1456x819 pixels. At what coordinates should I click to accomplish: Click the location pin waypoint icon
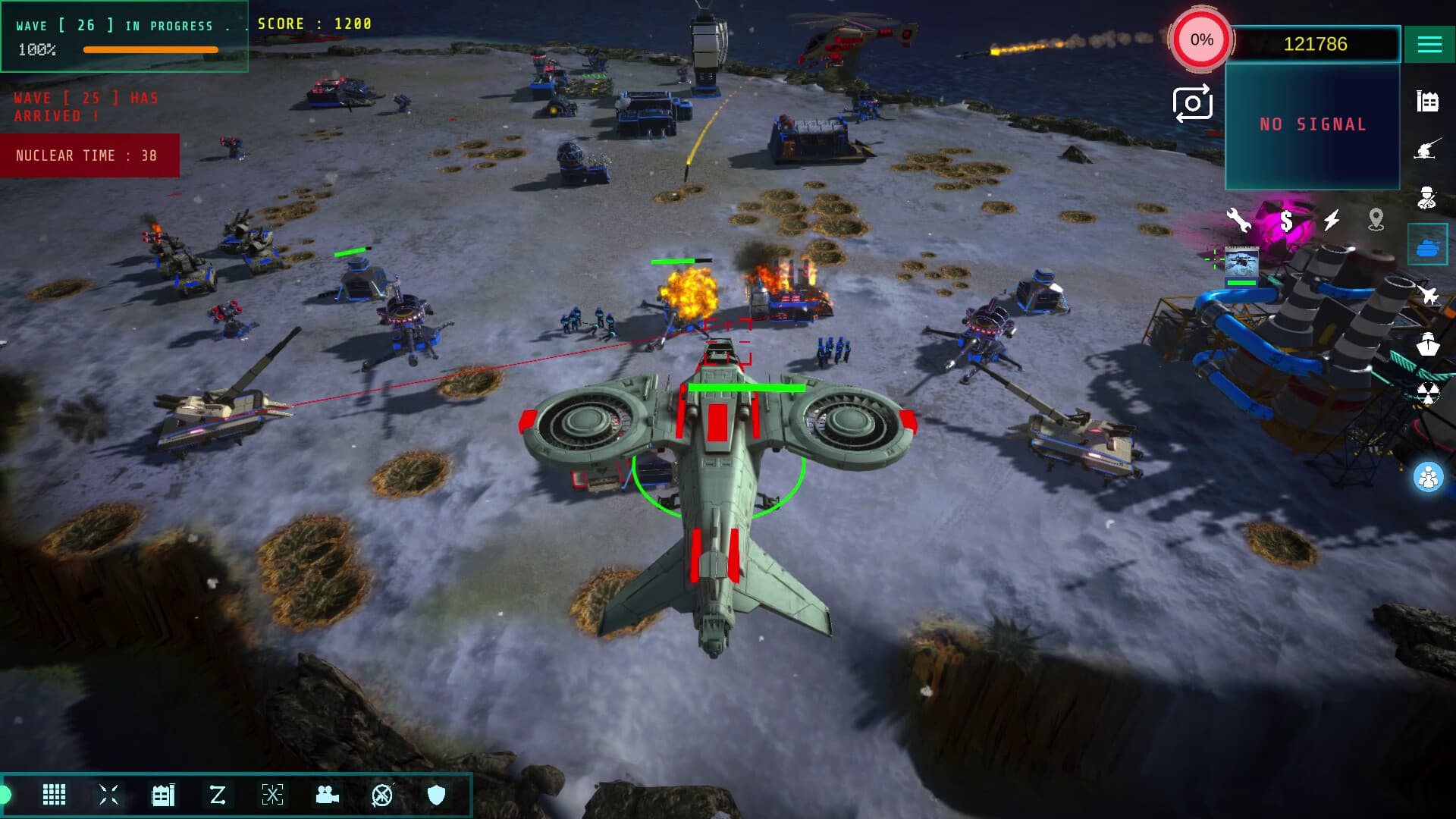(1378, 220)
